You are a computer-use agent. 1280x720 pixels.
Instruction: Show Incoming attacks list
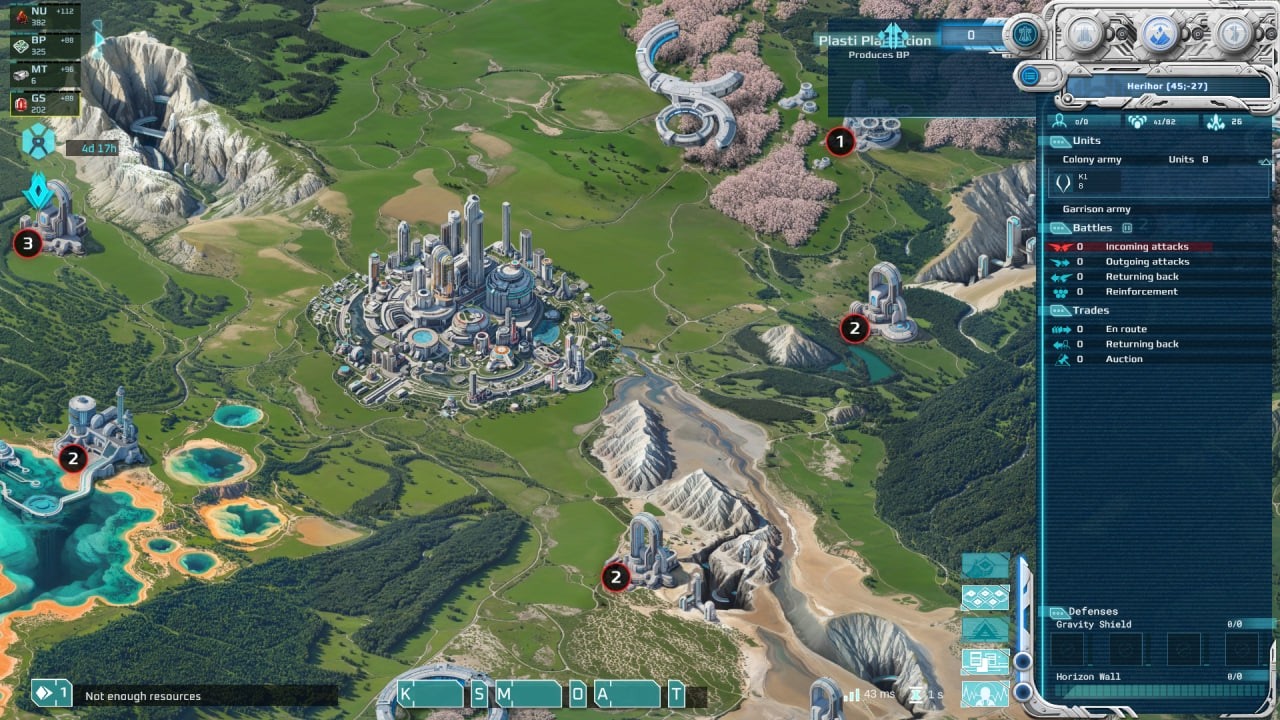(x=1146, y=247)
